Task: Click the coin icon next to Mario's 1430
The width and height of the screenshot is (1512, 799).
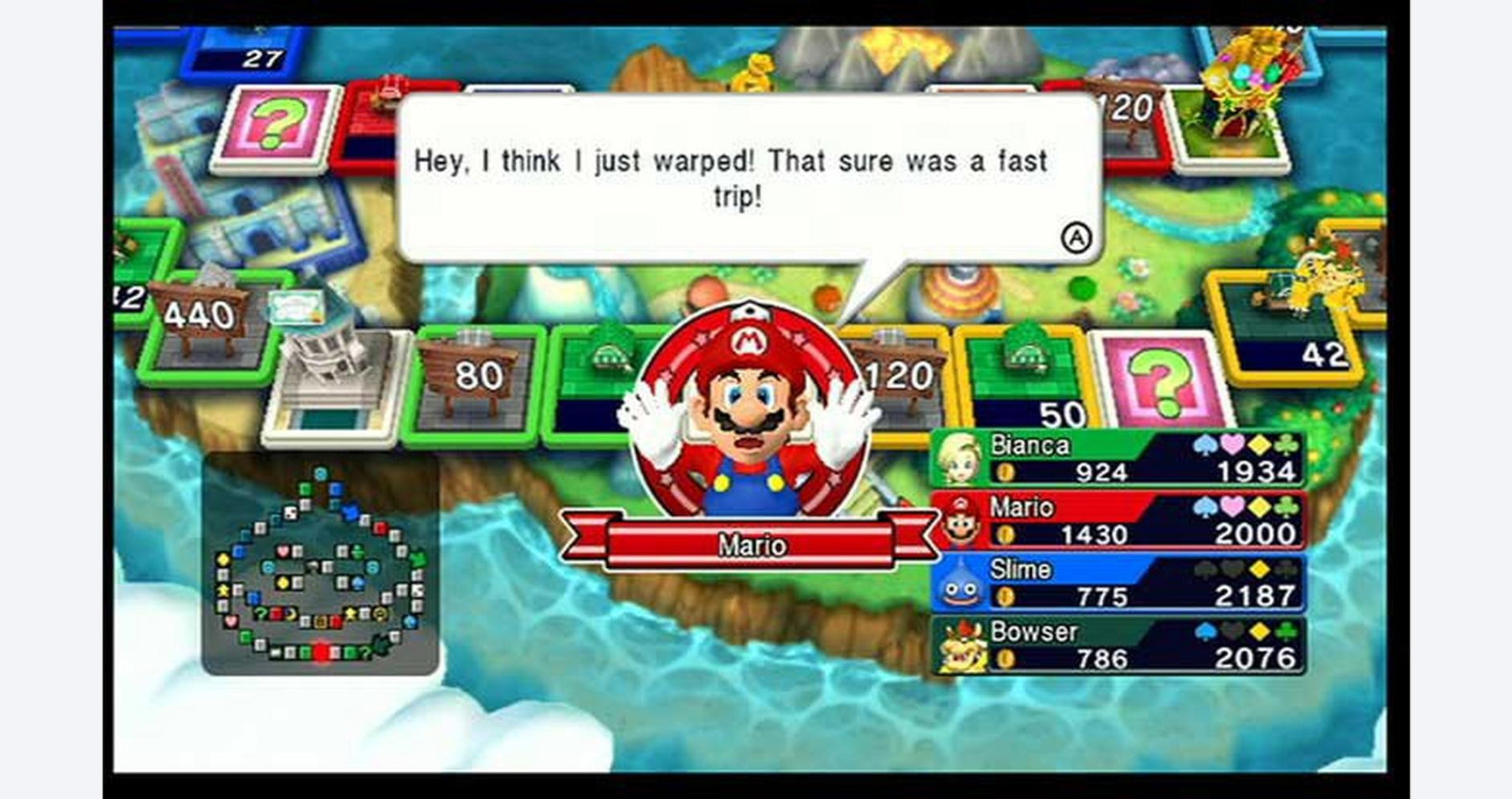Action: (1007, 532)
